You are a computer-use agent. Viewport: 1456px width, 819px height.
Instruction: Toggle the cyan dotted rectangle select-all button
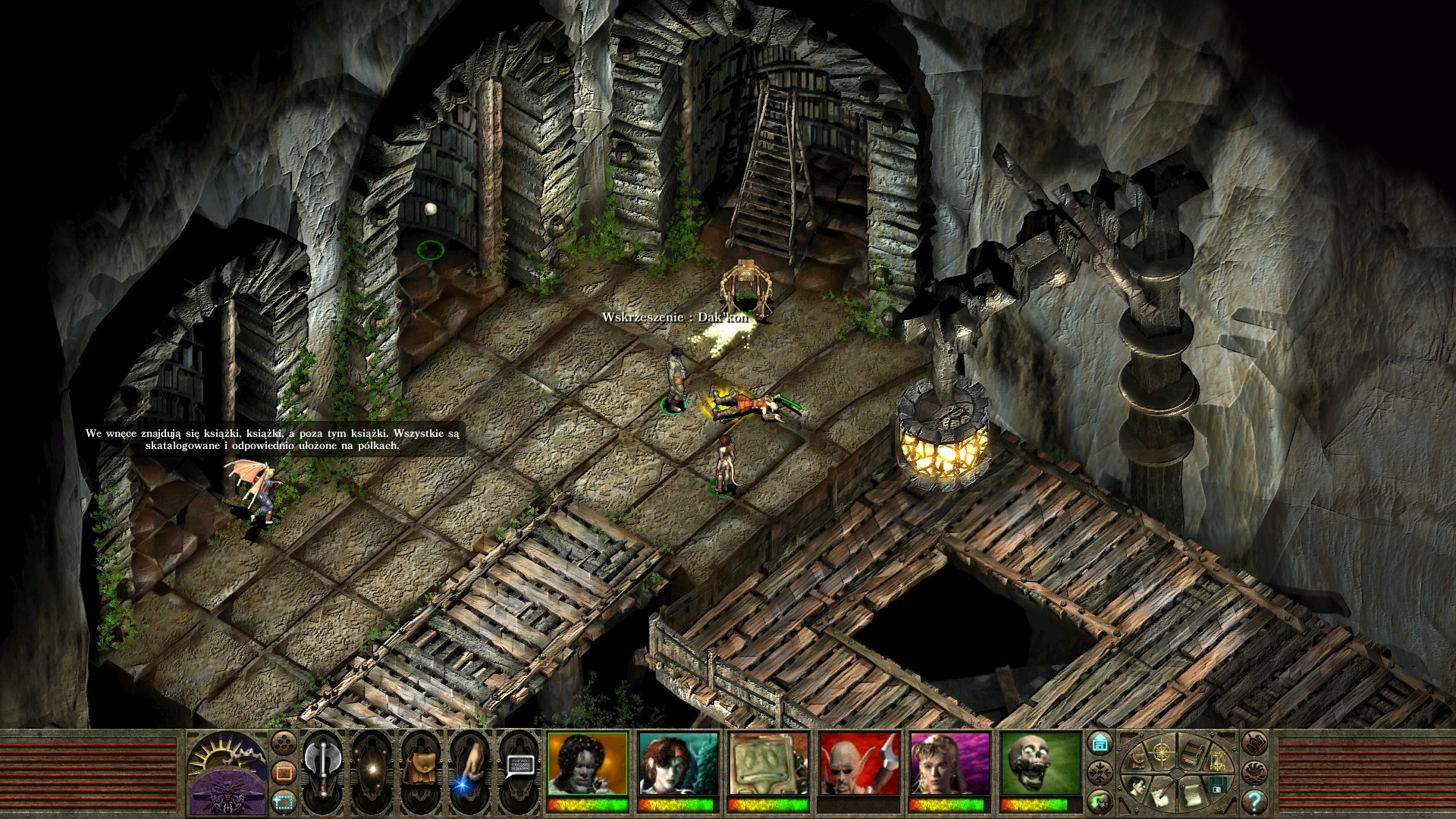[x=284, y=799]
